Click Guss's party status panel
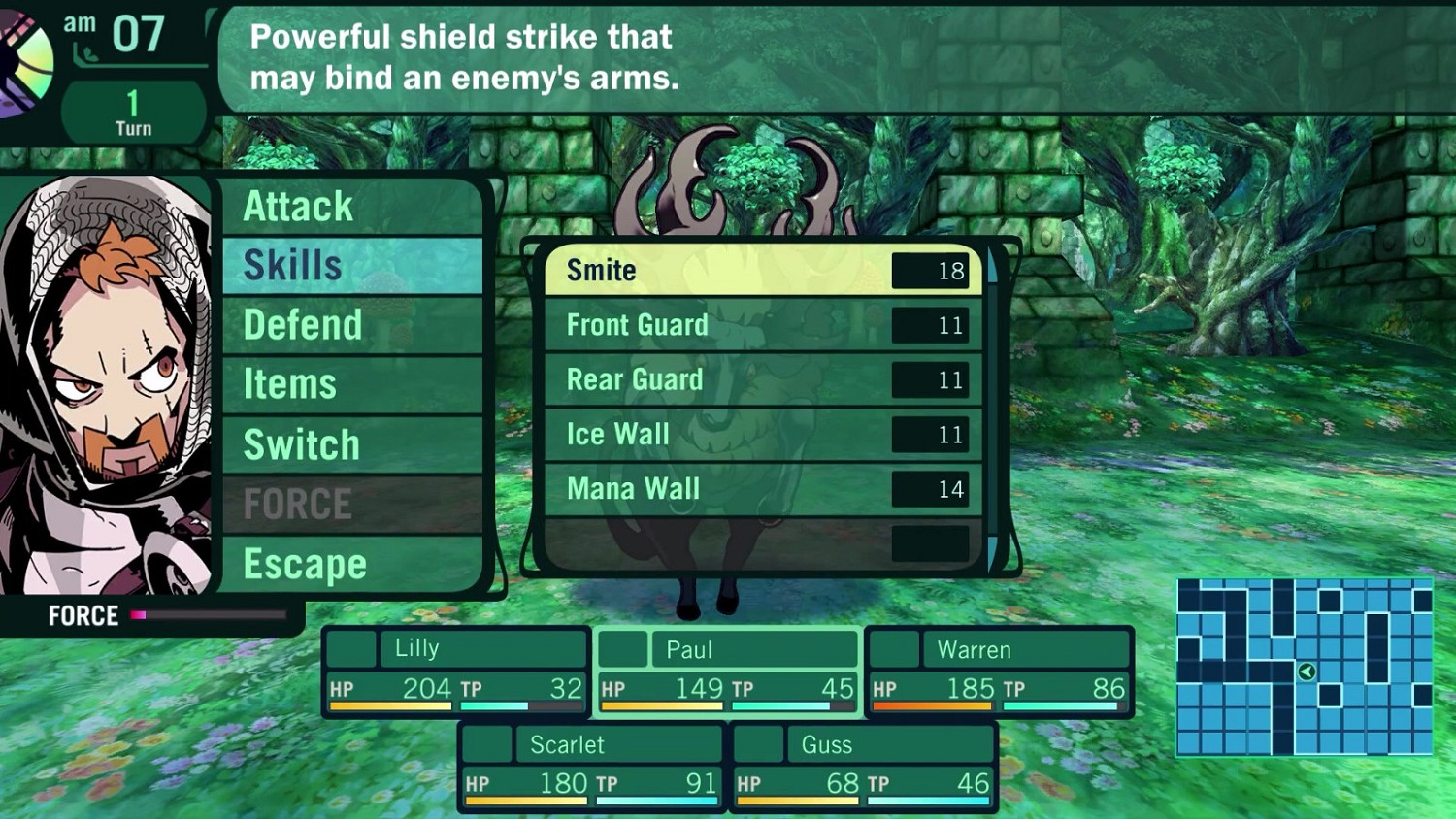 point(863,767)
